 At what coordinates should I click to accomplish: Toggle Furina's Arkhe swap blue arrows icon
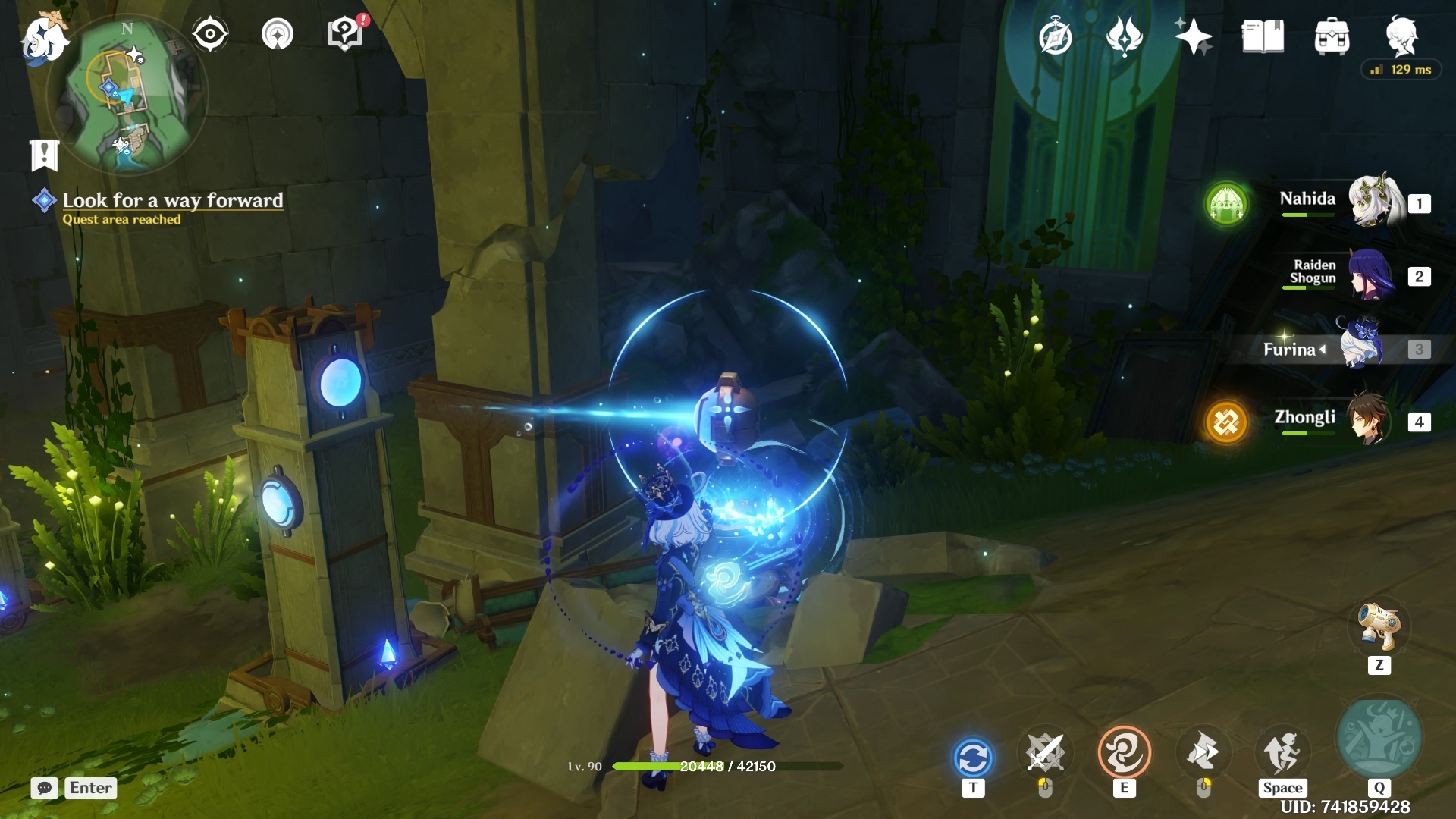pyautogui.click(x=973, y=758)
